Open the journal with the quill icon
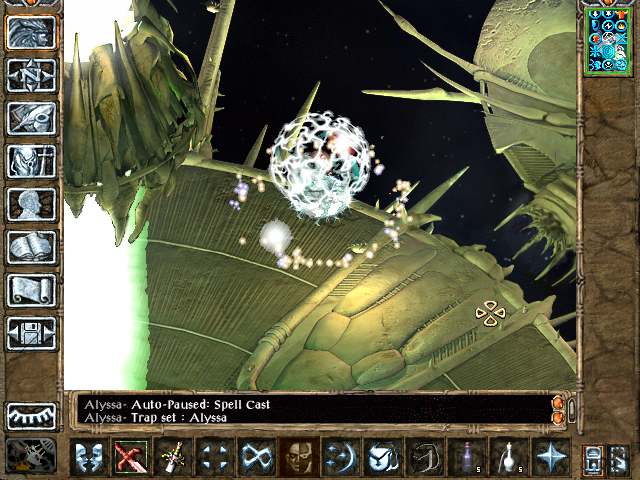This screenshot has height=480, width=640. [x=32, y=118]
